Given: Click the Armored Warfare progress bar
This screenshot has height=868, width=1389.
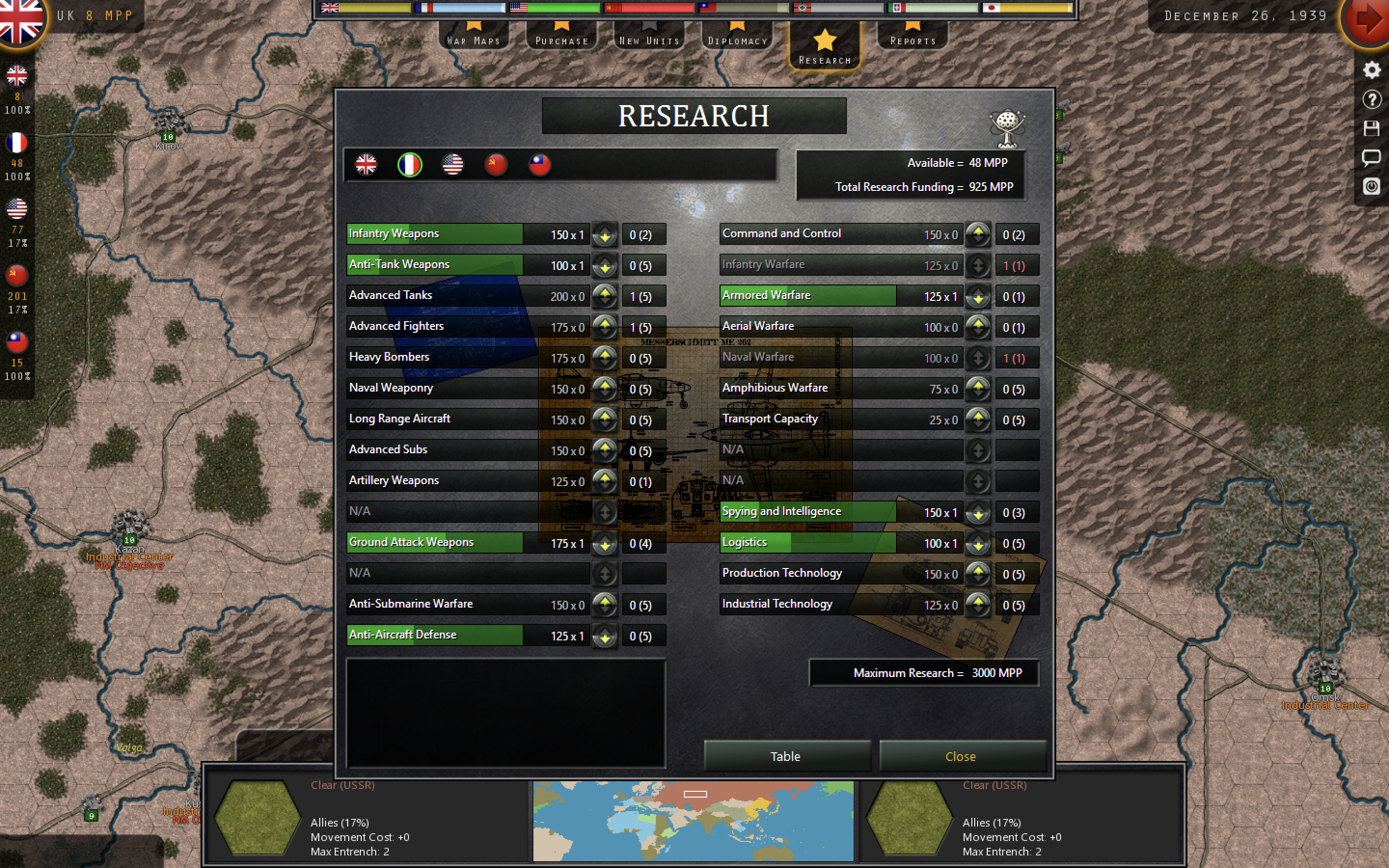Looking at the screenshot, I should coord(809,295).
